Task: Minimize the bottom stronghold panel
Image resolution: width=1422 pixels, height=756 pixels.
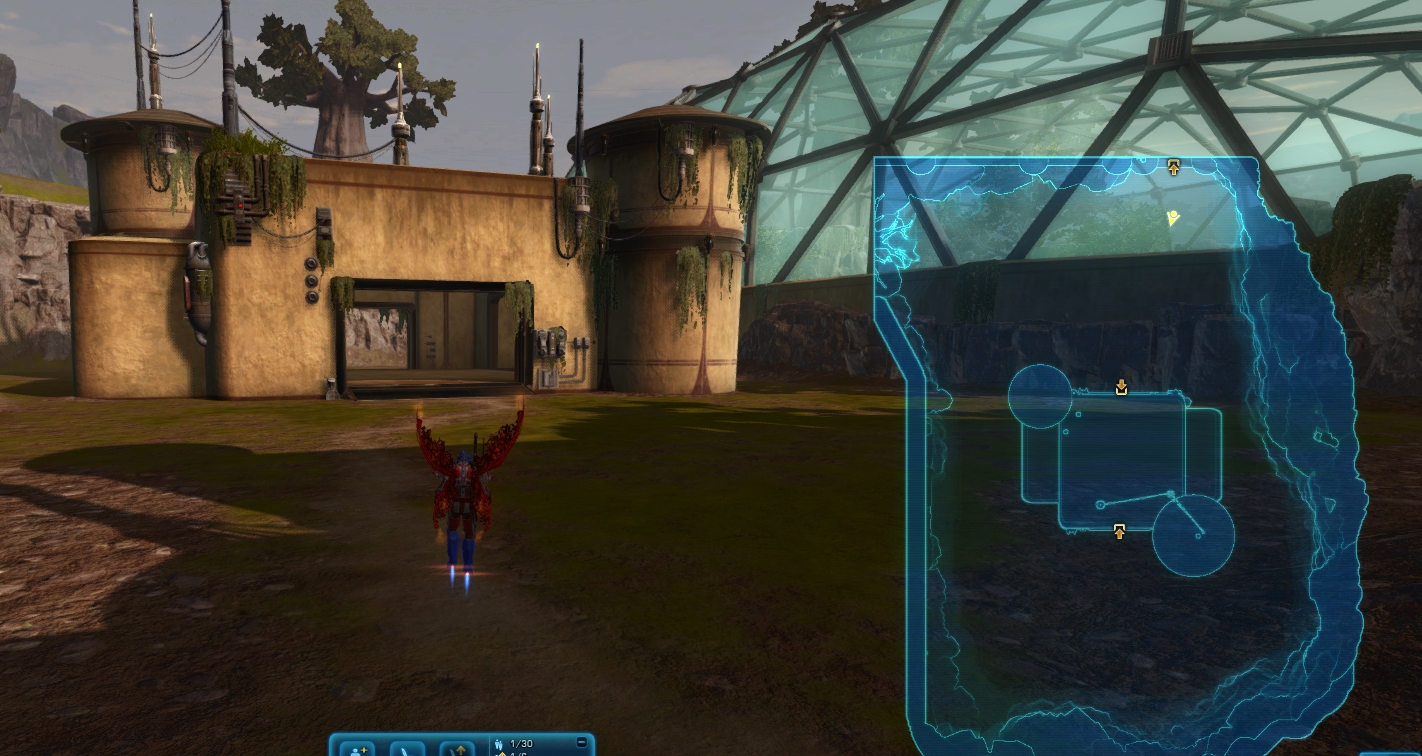Action: click(x=582, y=742)
